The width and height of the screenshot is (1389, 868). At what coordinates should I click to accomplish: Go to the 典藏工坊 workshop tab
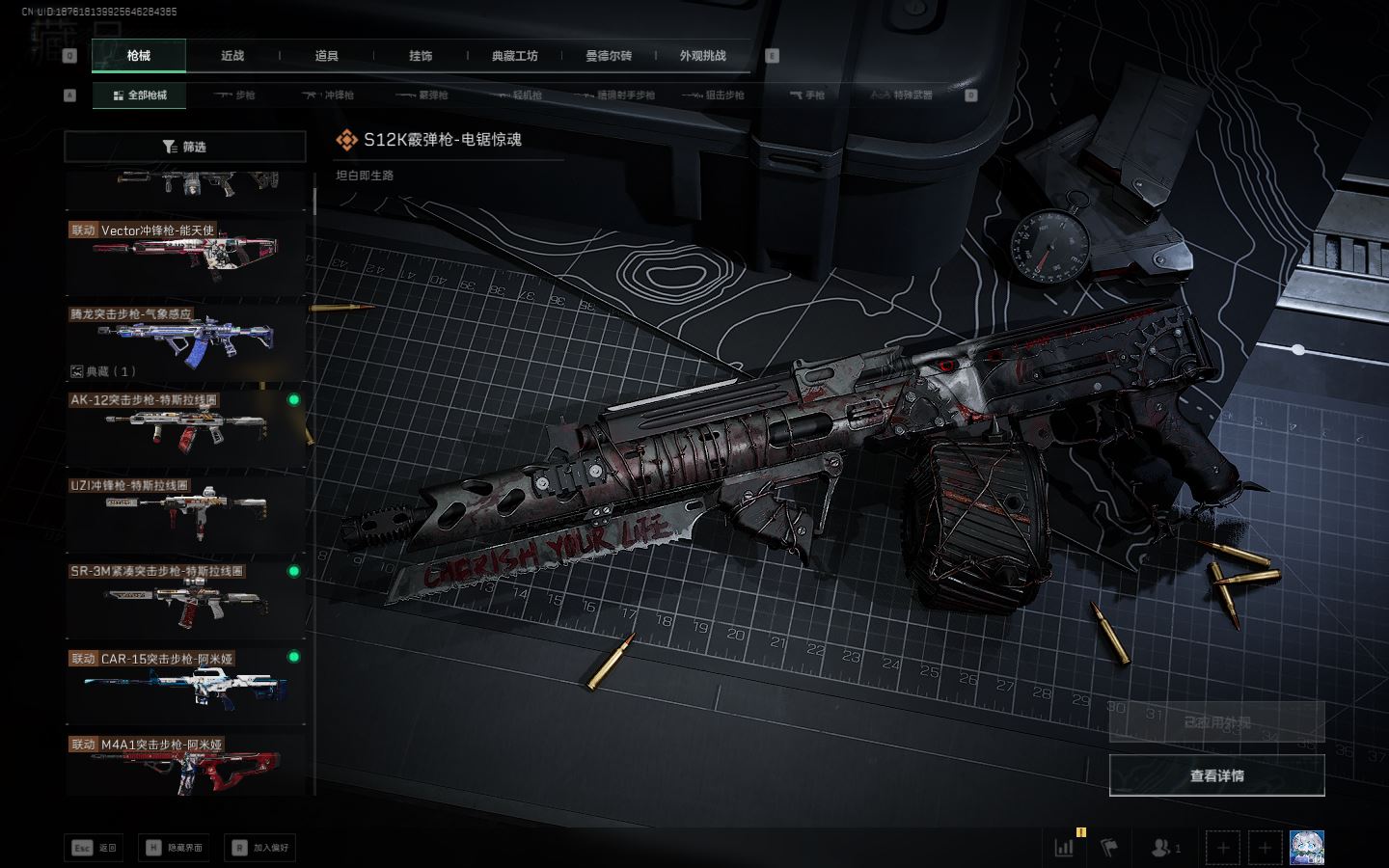[x=514, y=56]
